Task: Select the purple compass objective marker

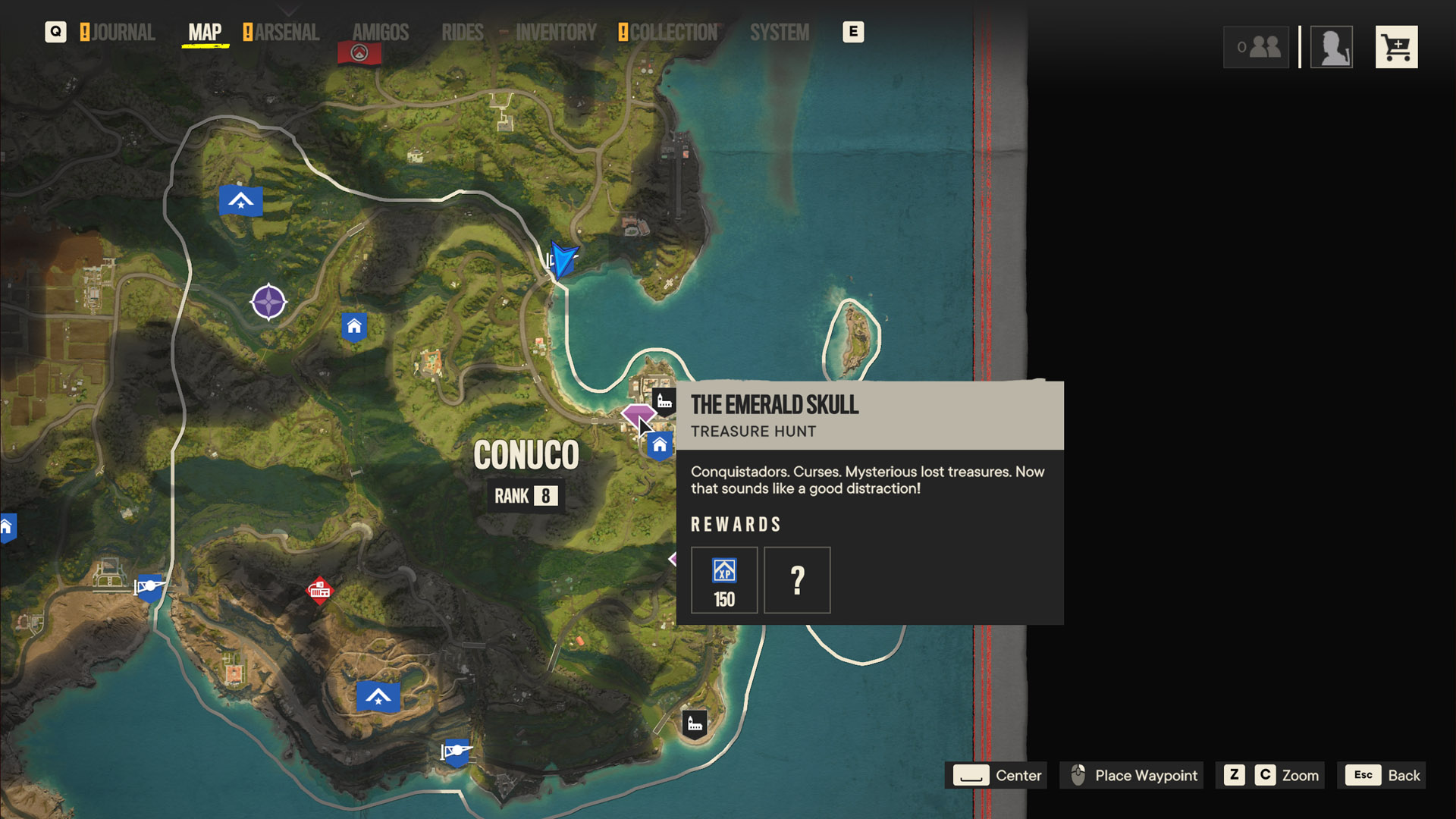Action: click(x=268, y=302)
